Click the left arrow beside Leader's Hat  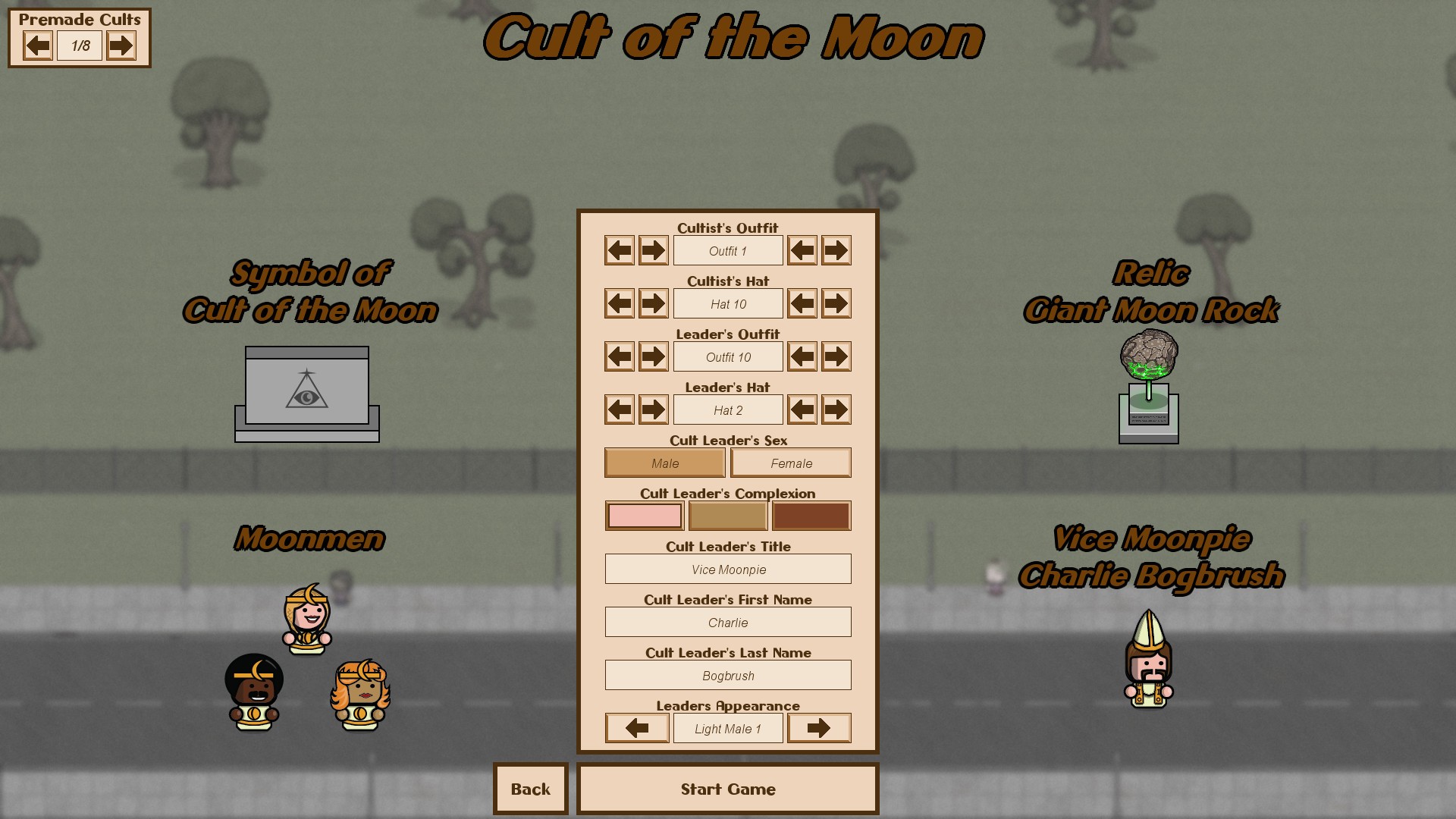point(618,409)
